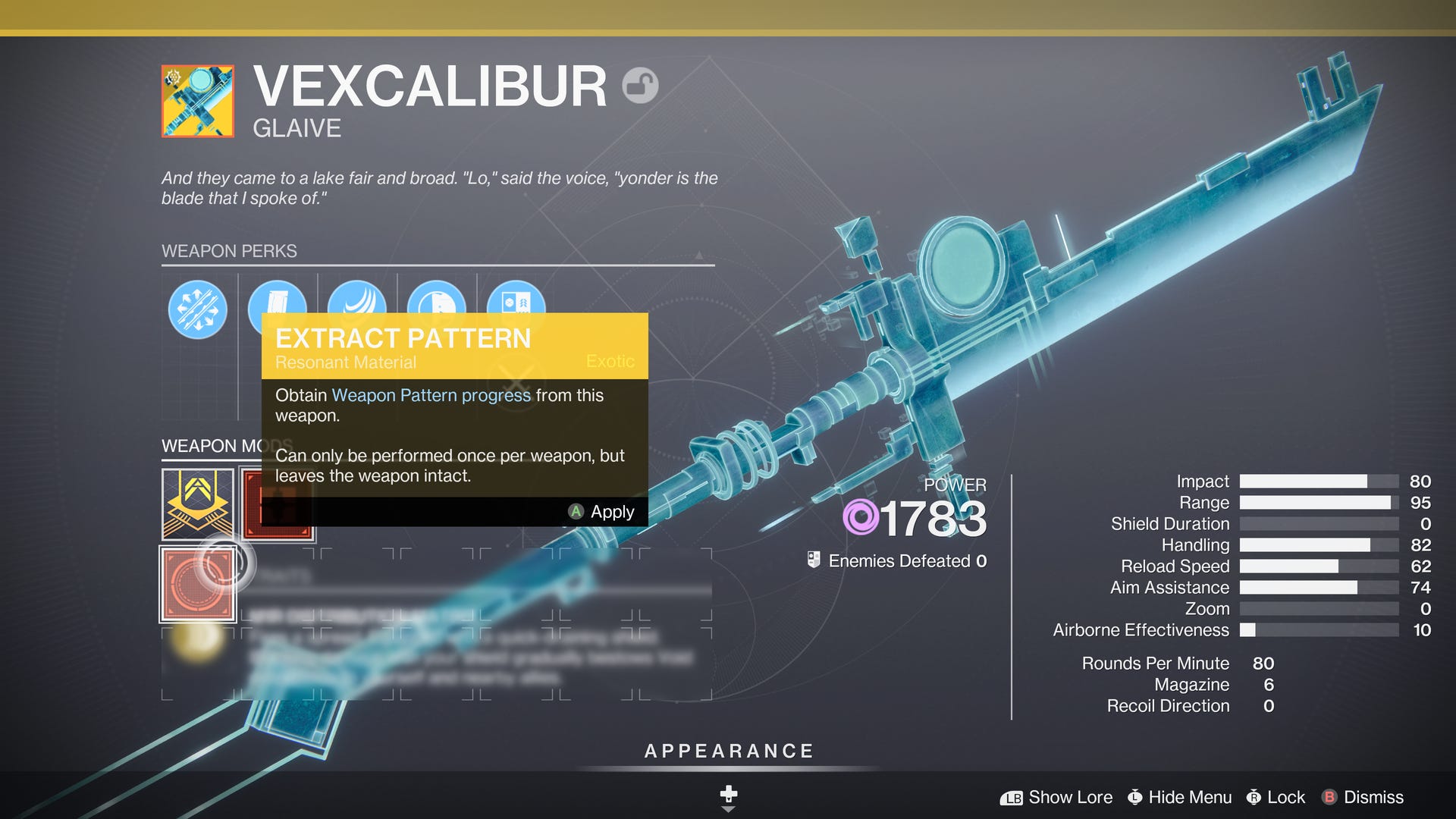The image size is (1456, 819).
Task: Toggle Lock on the weapon
Action: click(1287, 797)
